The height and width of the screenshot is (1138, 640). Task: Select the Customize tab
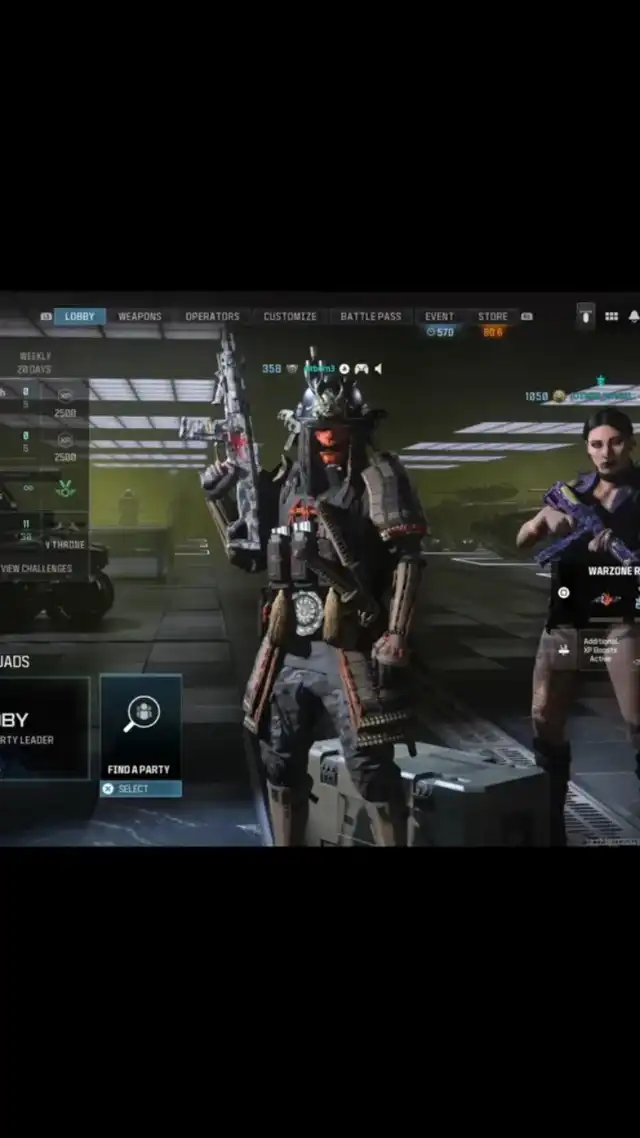(x=290, y=317)
